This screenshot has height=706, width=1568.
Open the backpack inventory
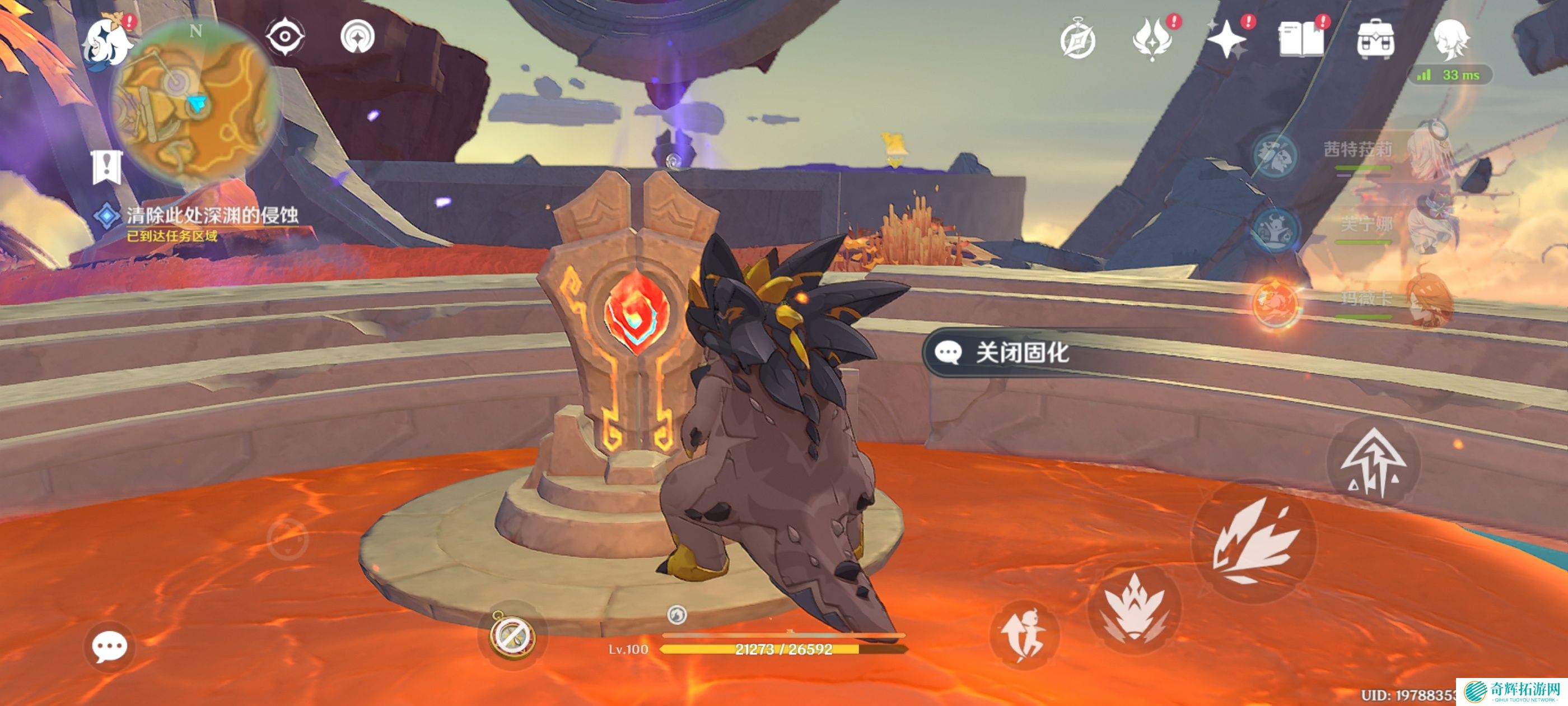[x=1376, y=40]
